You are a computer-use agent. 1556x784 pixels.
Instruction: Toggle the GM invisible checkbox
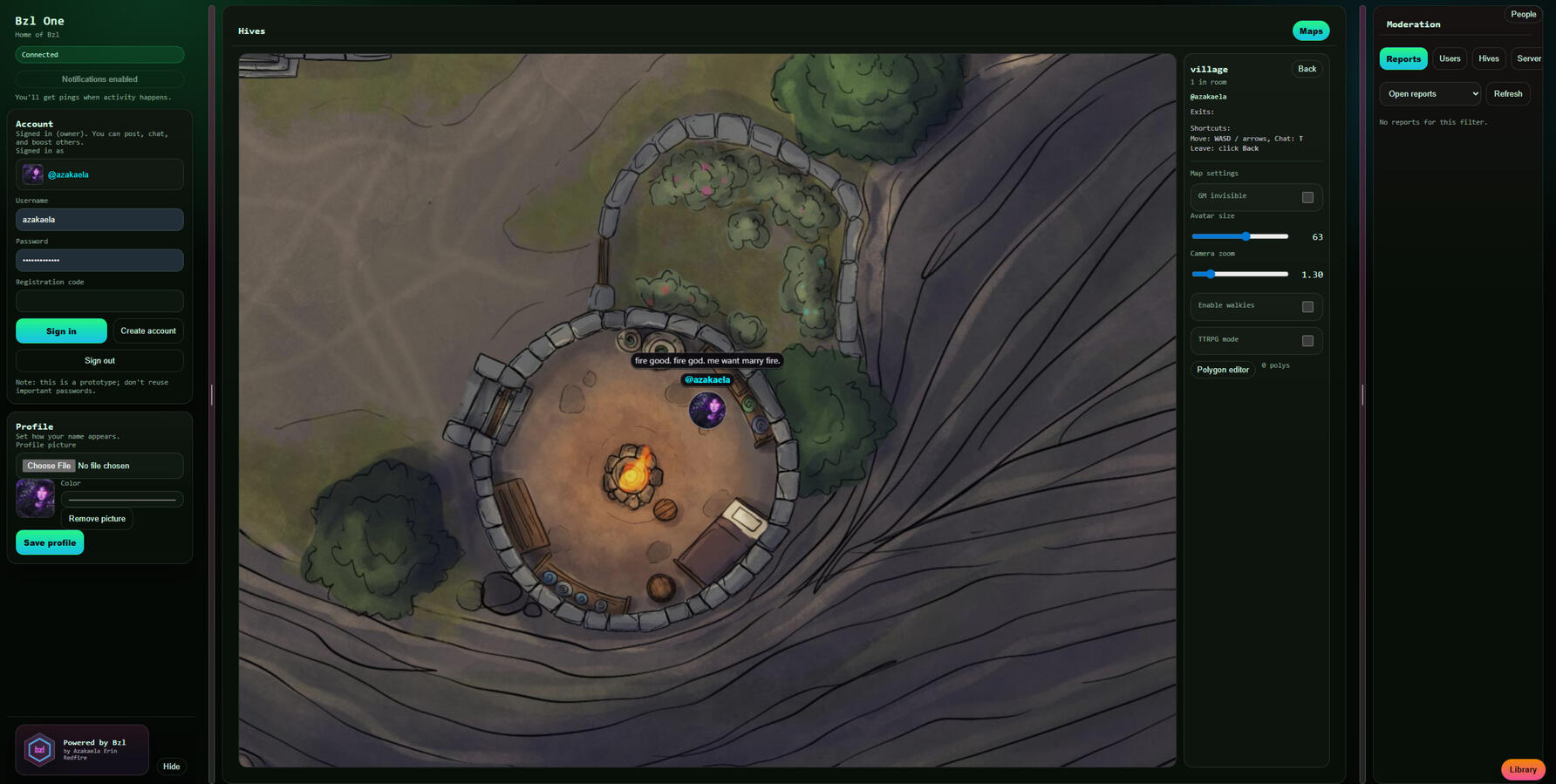pos(1307,197)
